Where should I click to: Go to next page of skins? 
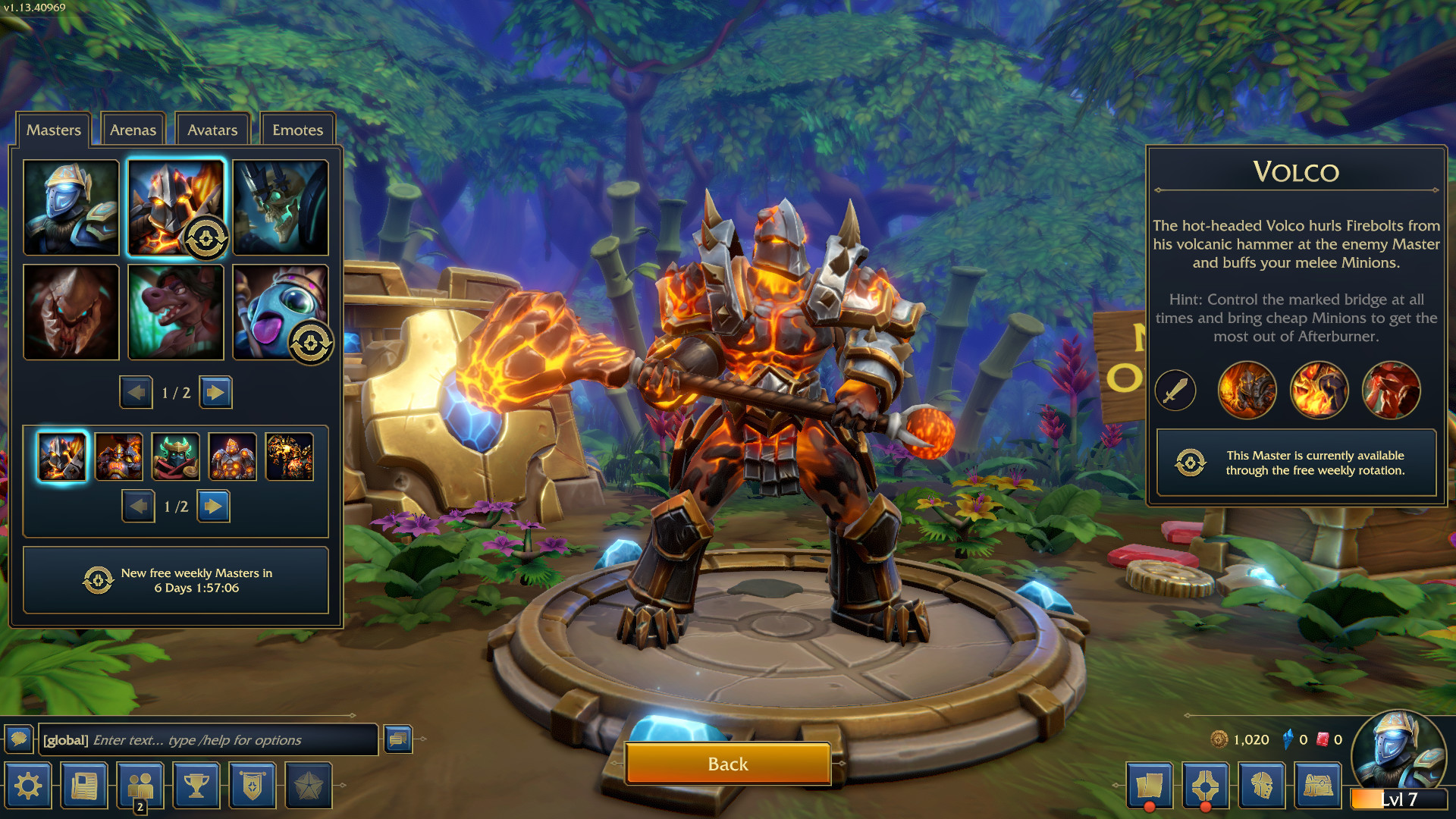click(214, 506)
